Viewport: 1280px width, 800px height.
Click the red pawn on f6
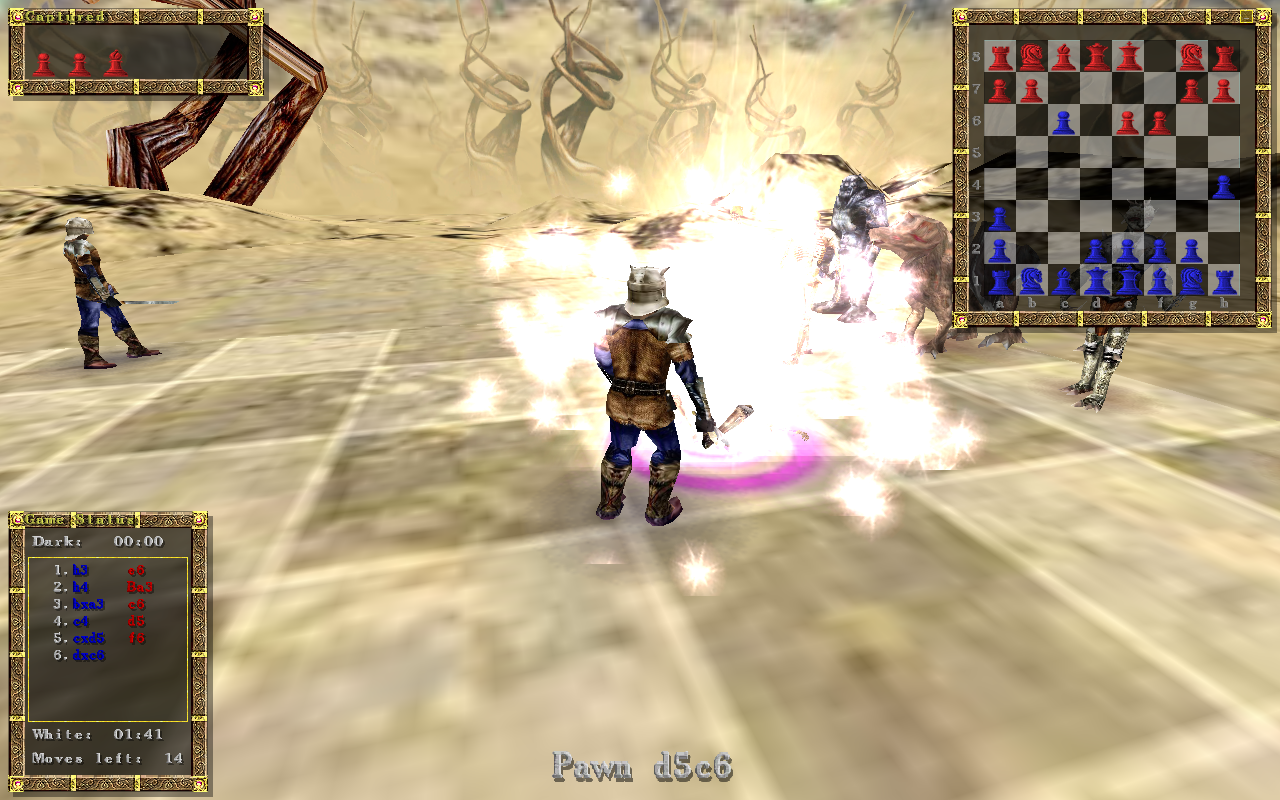(1160, 120)
